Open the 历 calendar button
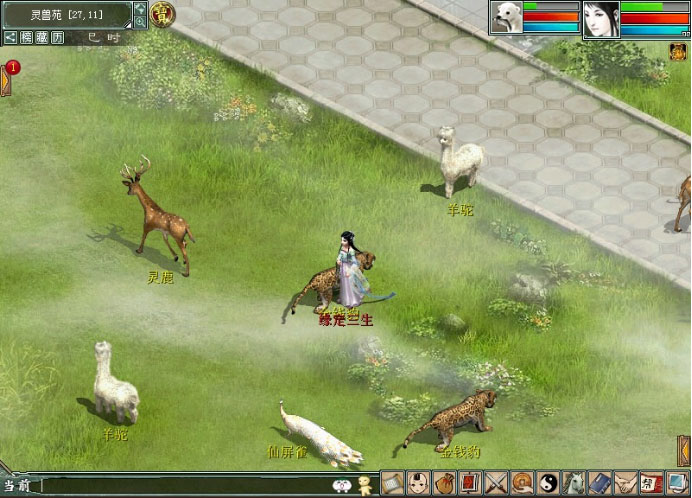The image size is (692, 498). (x=58, y=36)
